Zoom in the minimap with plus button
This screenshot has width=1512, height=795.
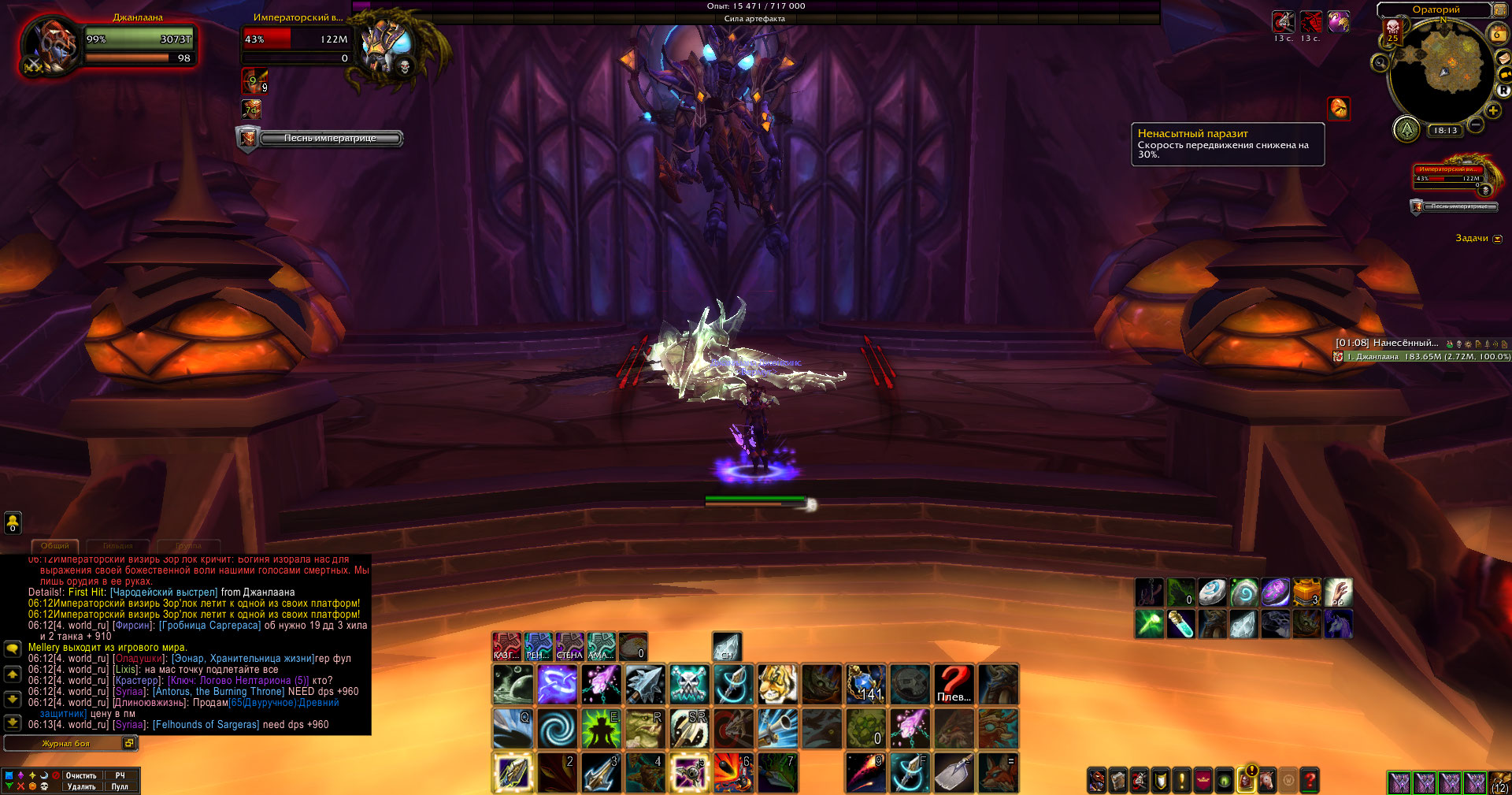[1492, 110]
